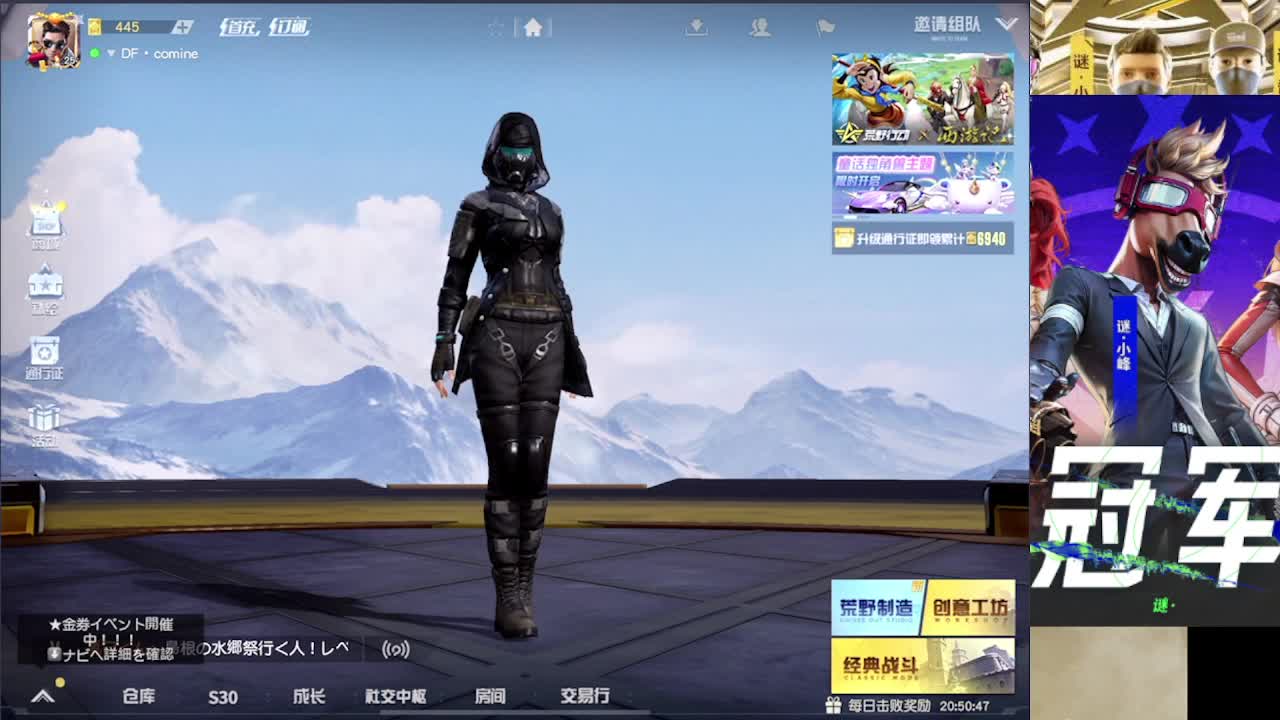The width and height of the screenshot is (1280, 720).
Task: Open the friends icon in the top bar
Action: [762, 28]
